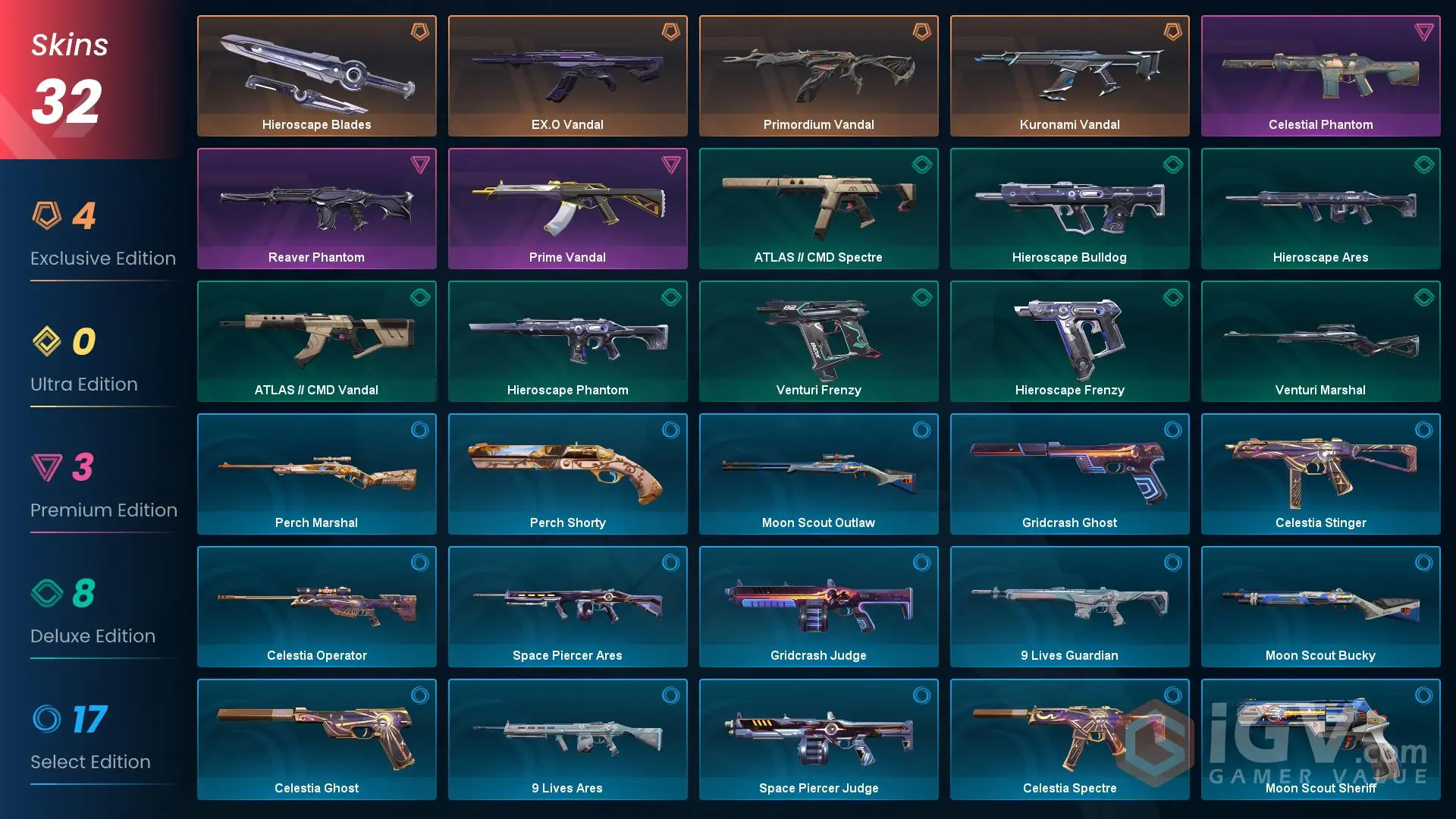Click the Ultra Edition diamond icon
1456x819 pixels.
coord(49,343)
